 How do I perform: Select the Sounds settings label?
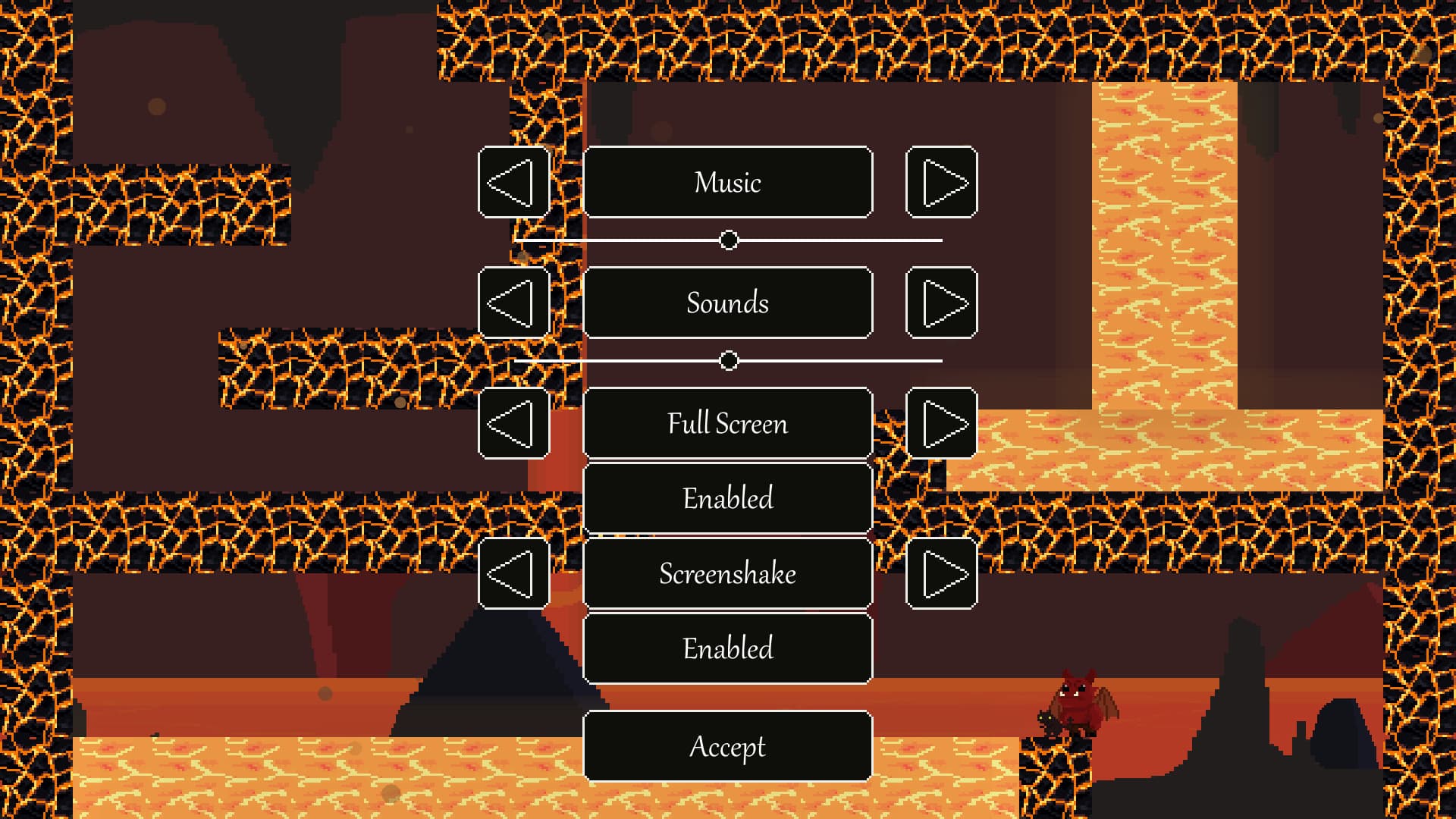[x=728, y=303]
